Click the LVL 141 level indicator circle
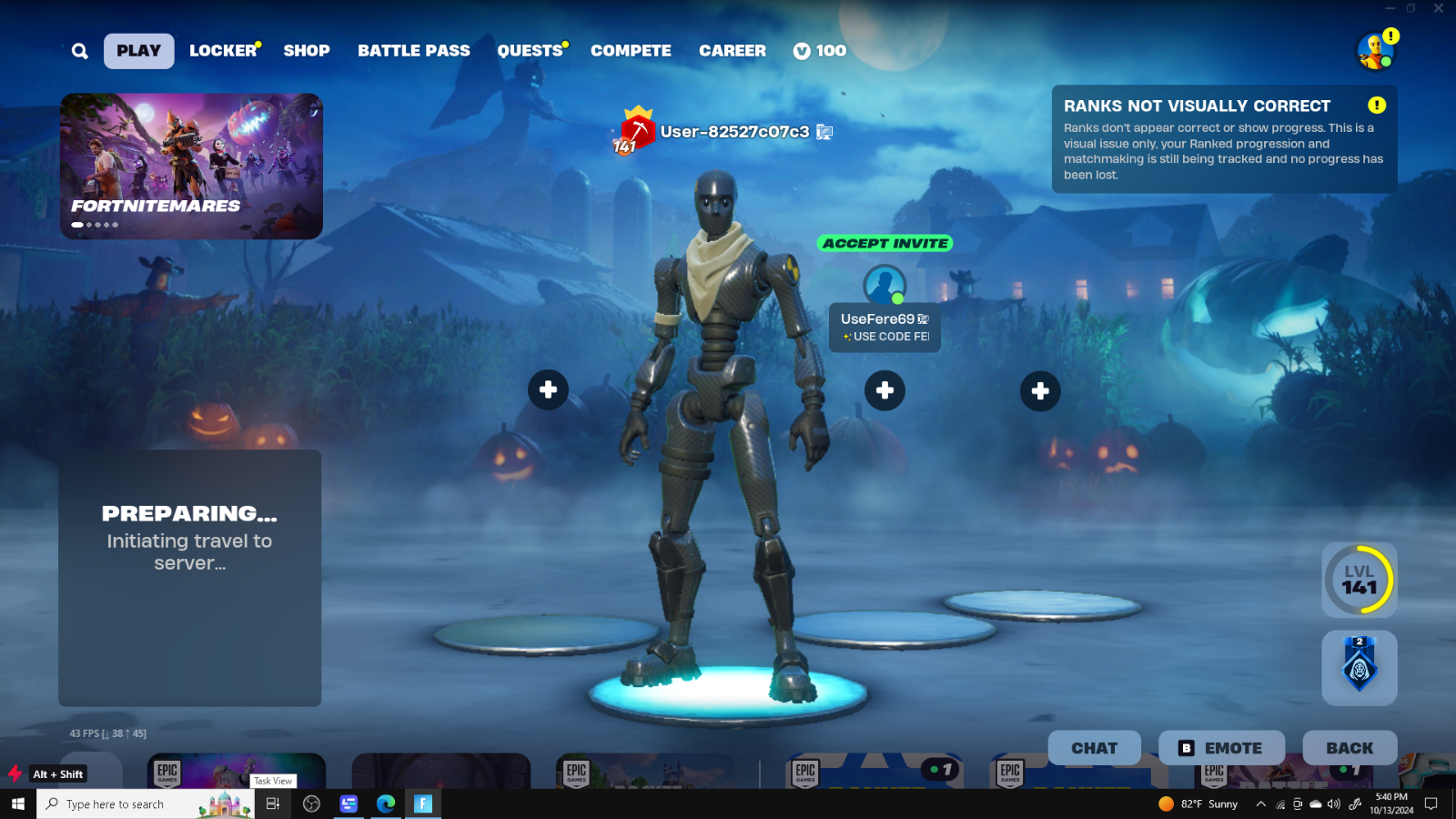Viewport: 1456px width, 819px height. click(x=1359, y=580)
